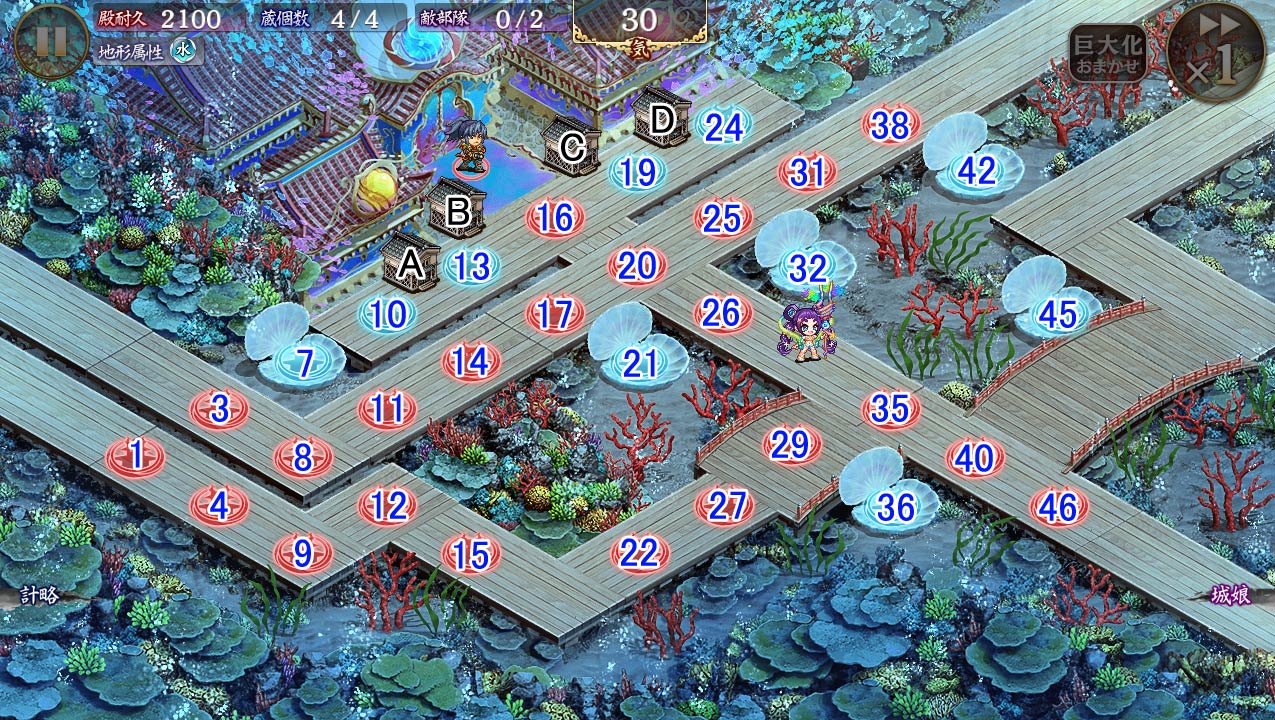
Task: Open the 城娘 castle girl panel
Action: pos(1230,596)
